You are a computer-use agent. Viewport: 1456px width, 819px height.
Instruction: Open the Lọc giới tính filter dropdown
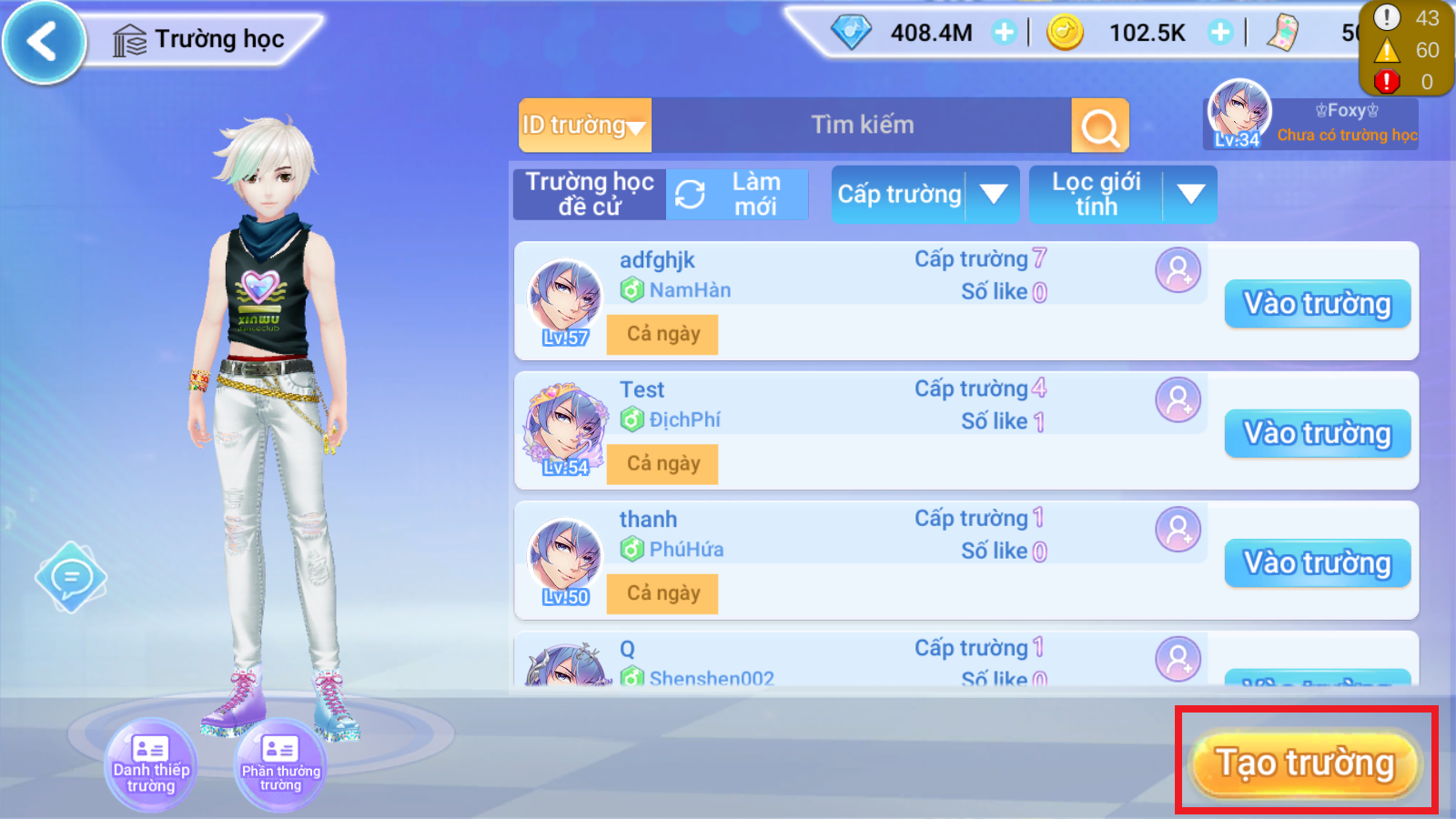[x=1122, y=195]
